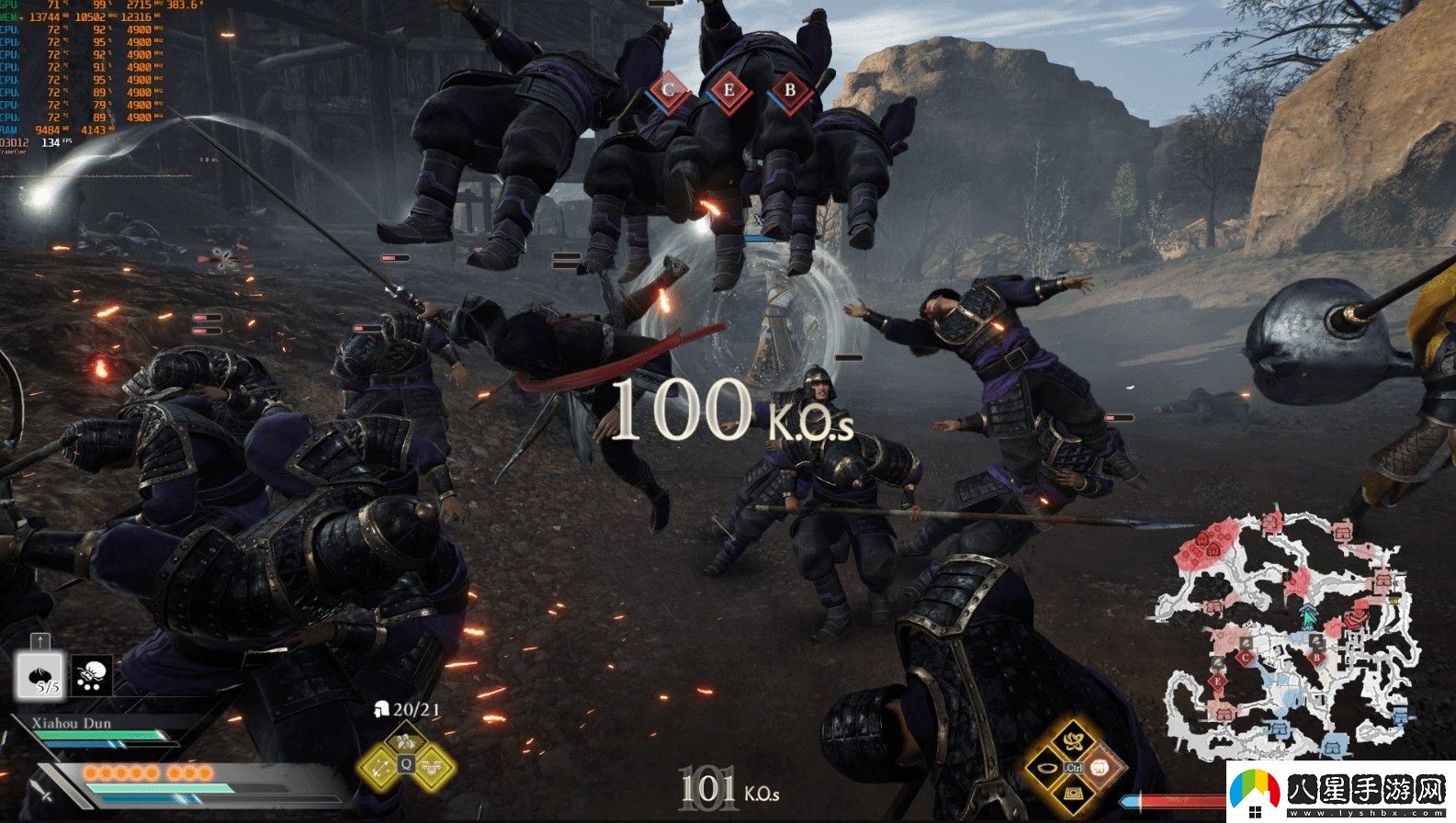The width and height of the screenshot is (1456, 823).
Task: Select objective marker C on the minimap
Action: (1245, 658)
